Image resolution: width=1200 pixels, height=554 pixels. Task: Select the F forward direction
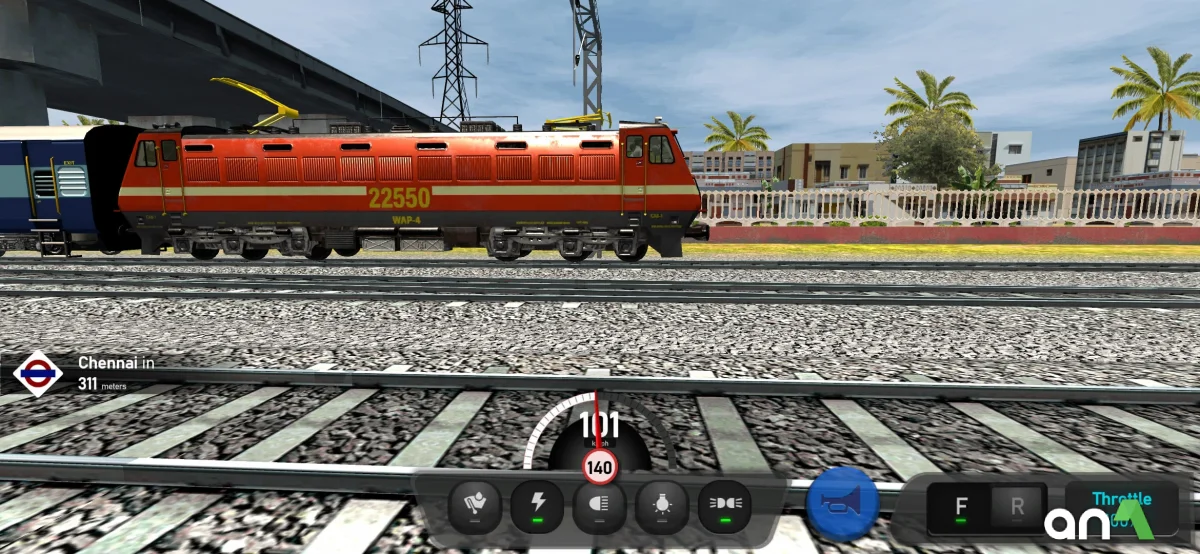tap(959, 507)
